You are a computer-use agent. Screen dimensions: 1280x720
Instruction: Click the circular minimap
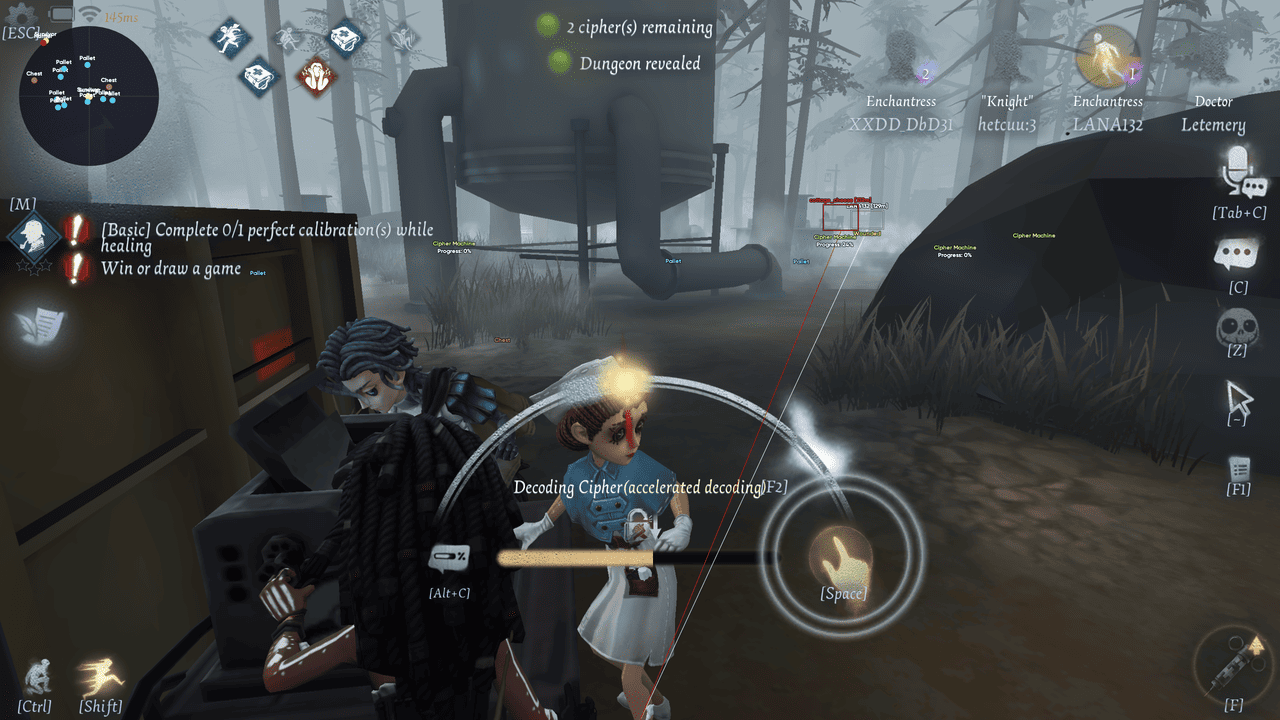click(88, 96)
